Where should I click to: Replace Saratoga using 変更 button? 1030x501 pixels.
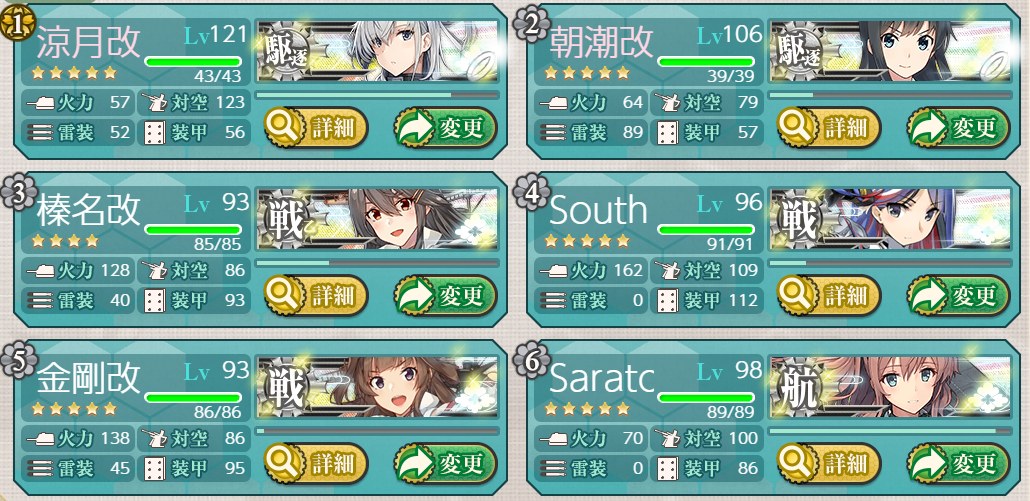point(958,463)
